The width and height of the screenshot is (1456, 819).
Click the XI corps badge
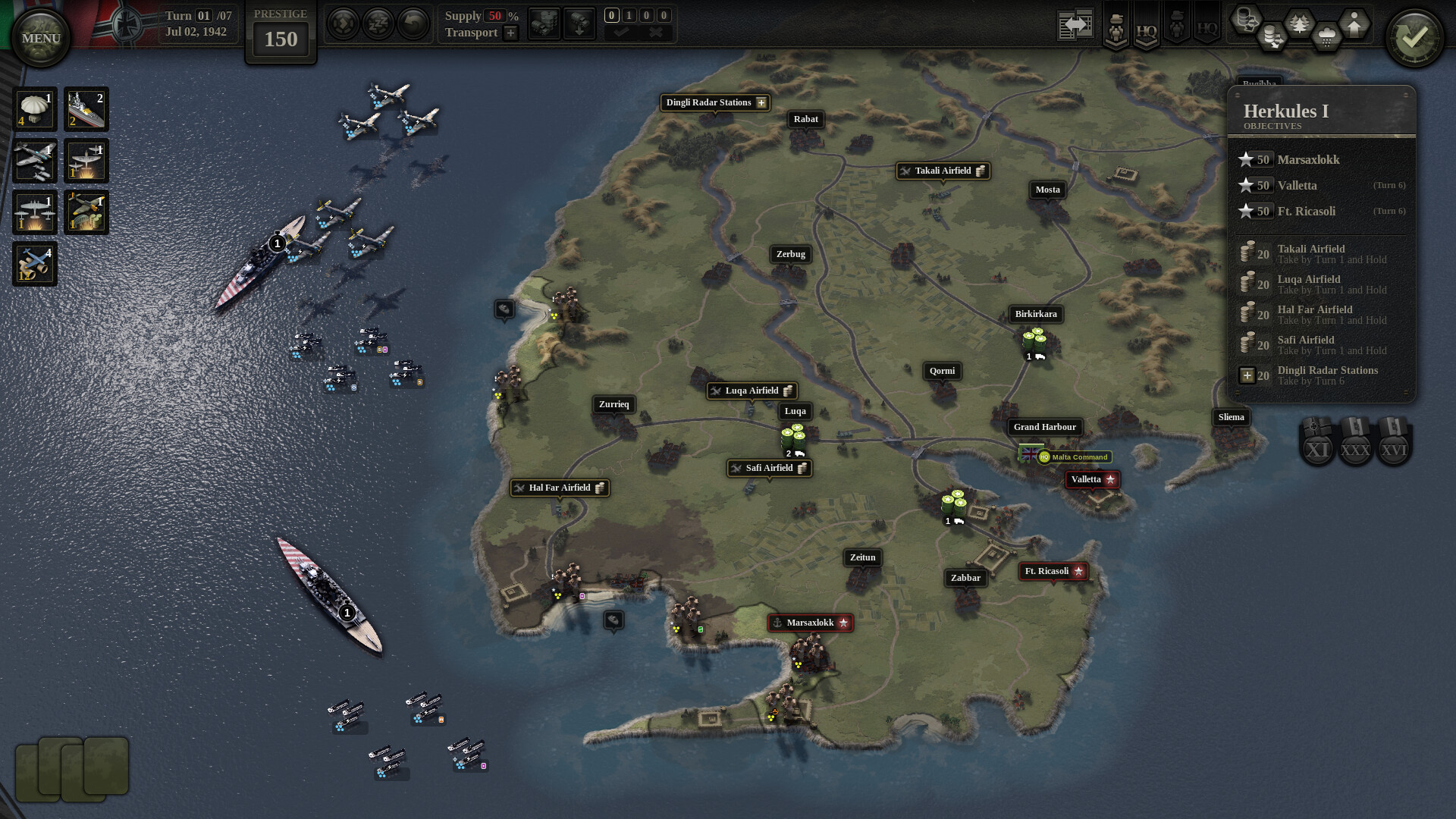point(1317,447)
